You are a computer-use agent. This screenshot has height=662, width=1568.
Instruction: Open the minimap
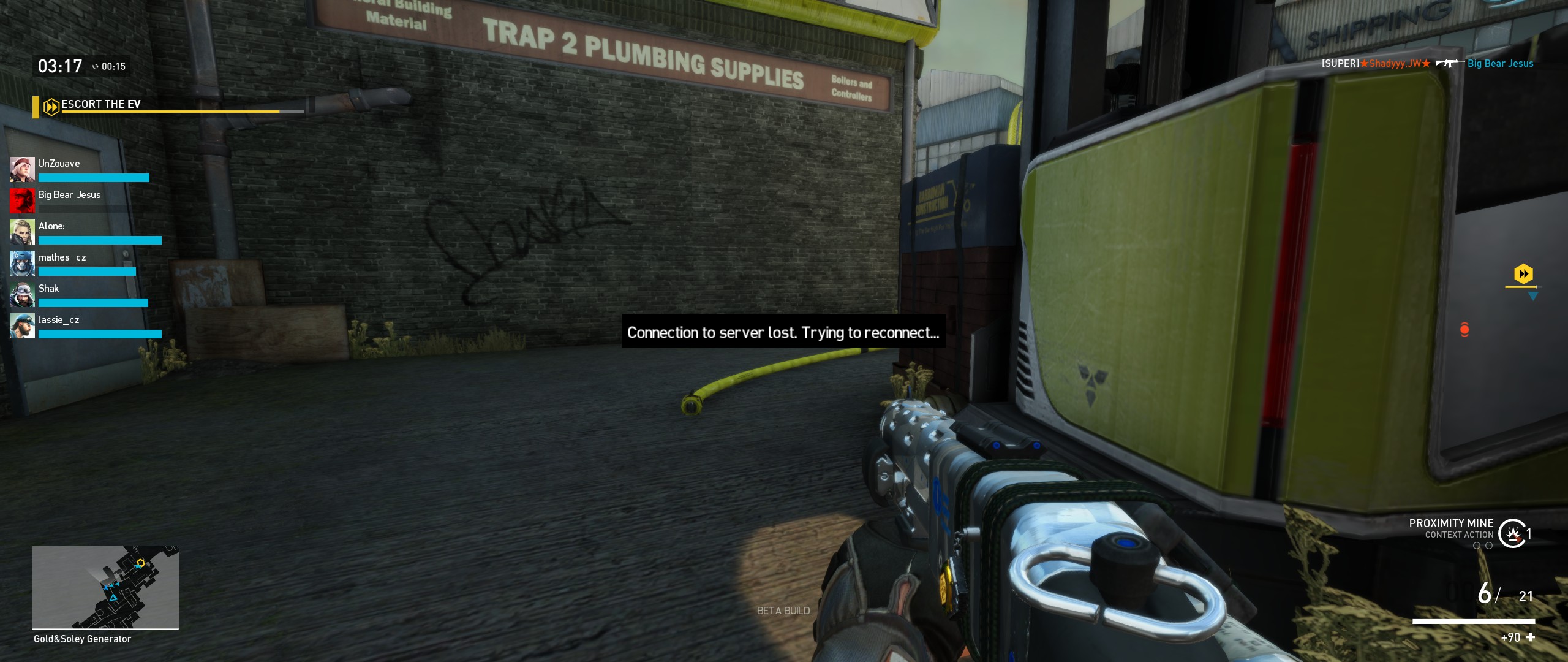point(105,587)
